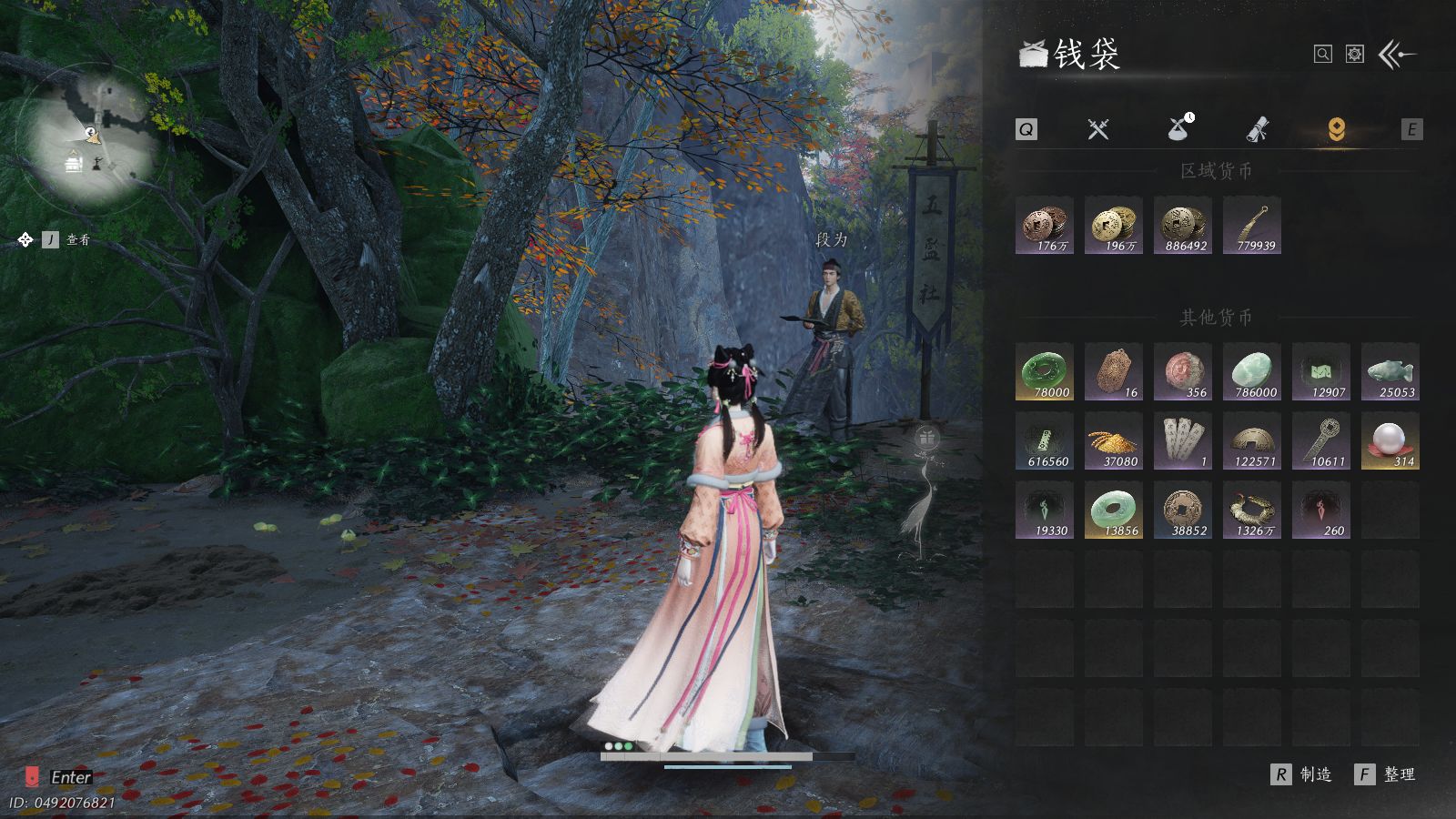Click the 制造 craft button
The height and width of the screenshot is (819, 1456).
pos(1301,774)
